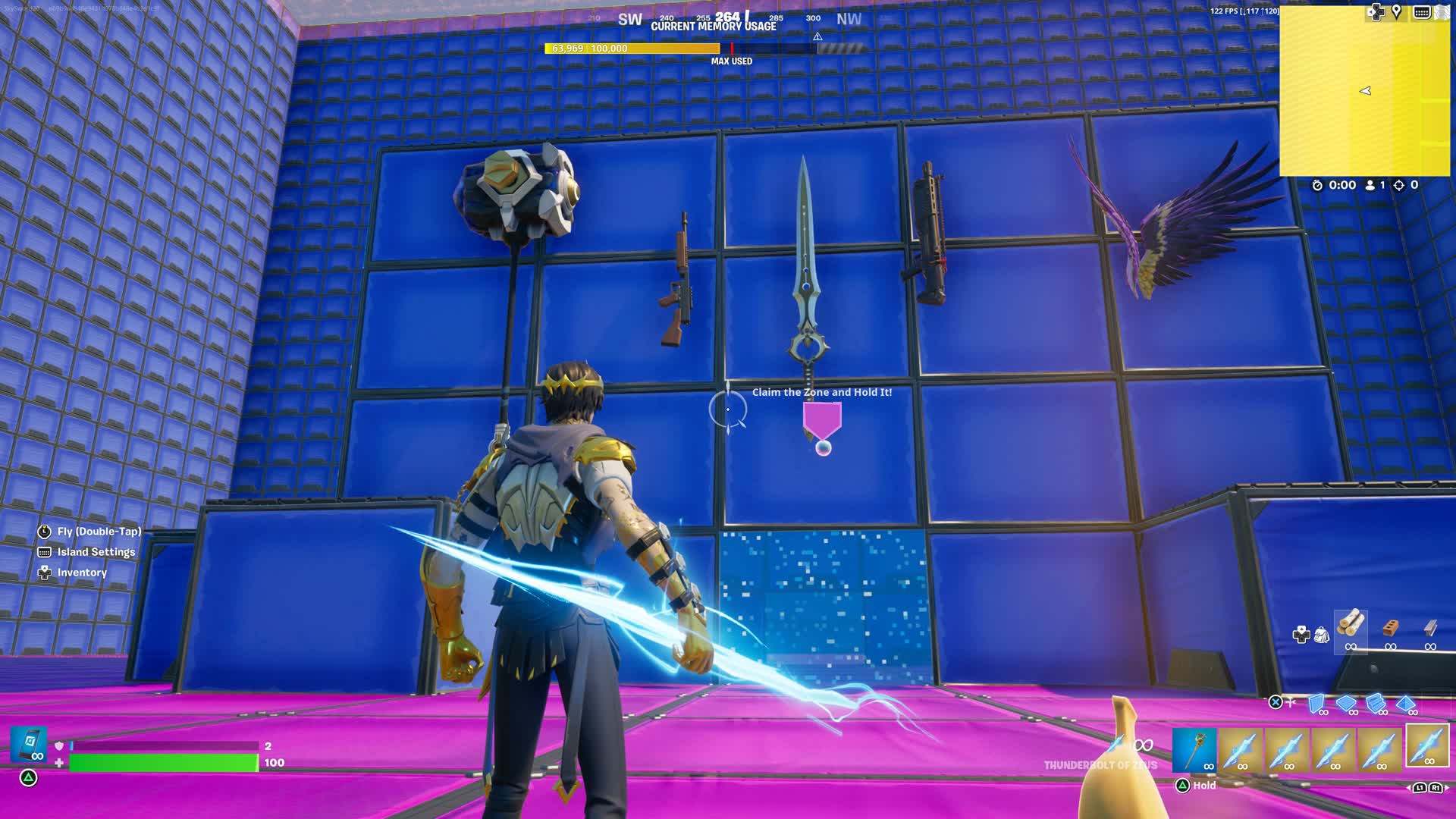Select the staff pickaxe hotbar slot
The width and height of the screenshot is (1456, 819).
pyautogui.click(x=1194, y=750)
